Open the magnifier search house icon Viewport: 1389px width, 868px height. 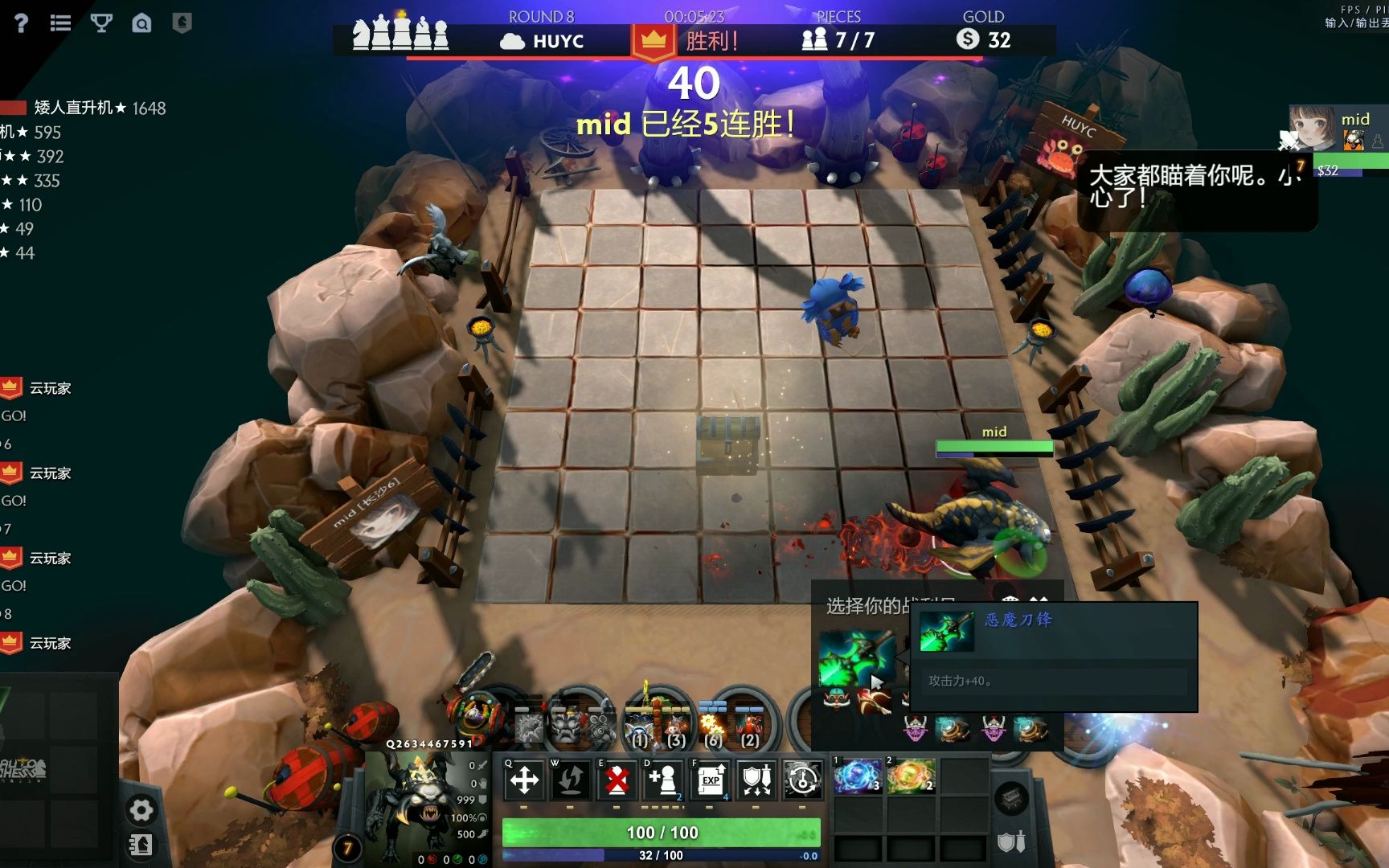point(141,23)
